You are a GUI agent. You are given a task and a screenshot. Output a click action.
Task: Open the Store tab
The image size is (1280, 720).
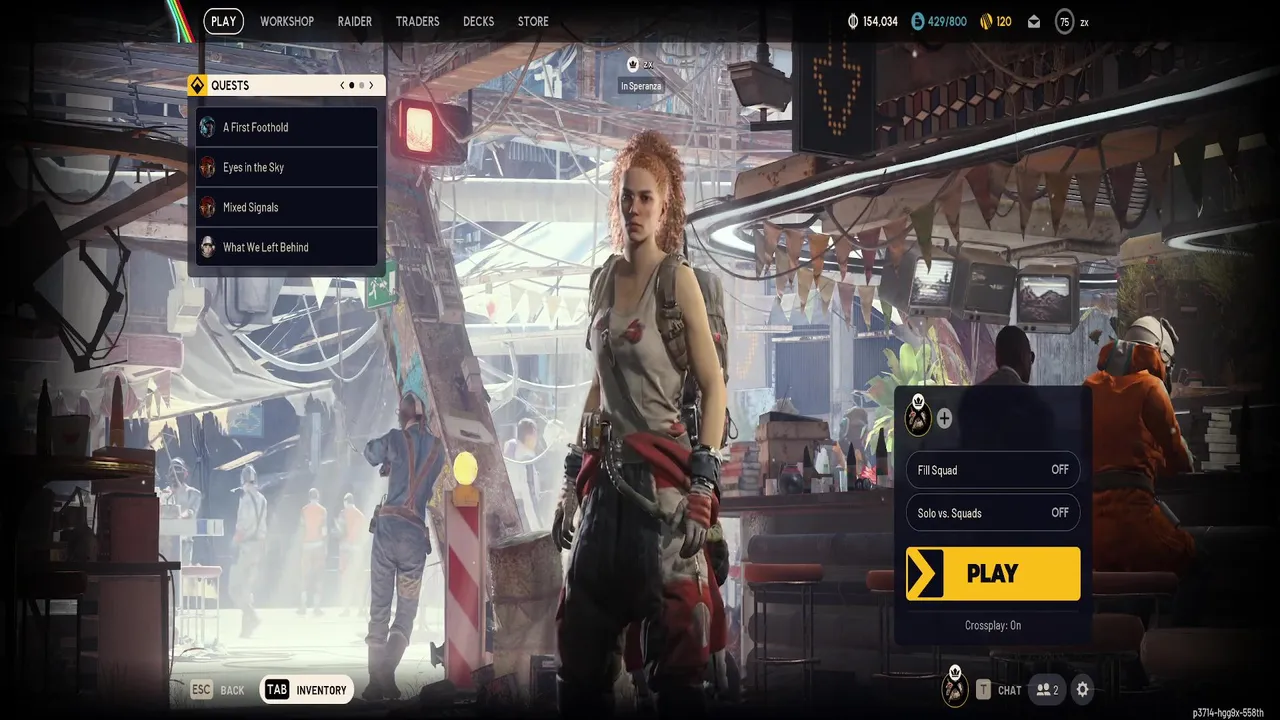pos(533,21)
